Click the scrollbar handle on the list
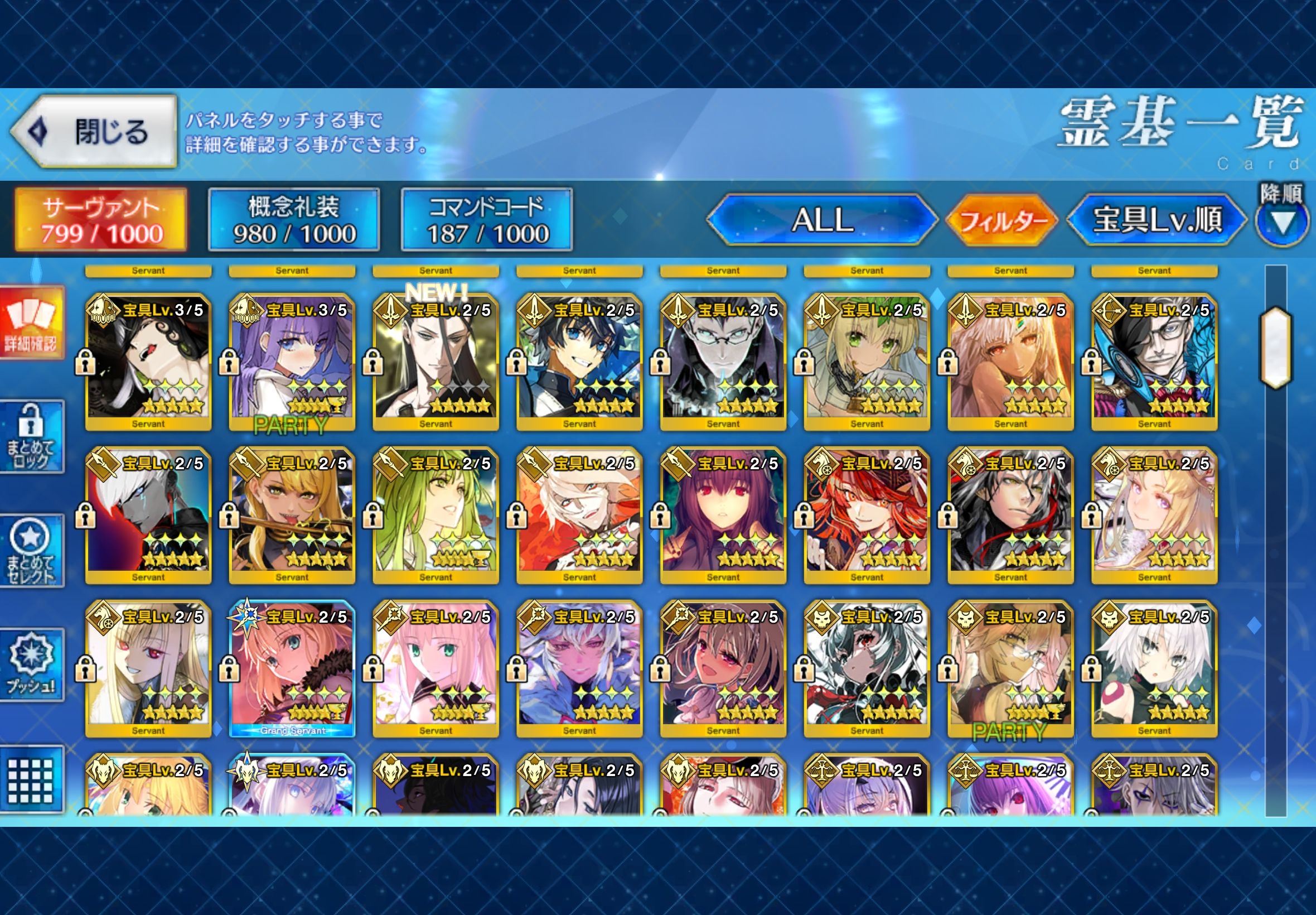 (x=1275, y=348)
